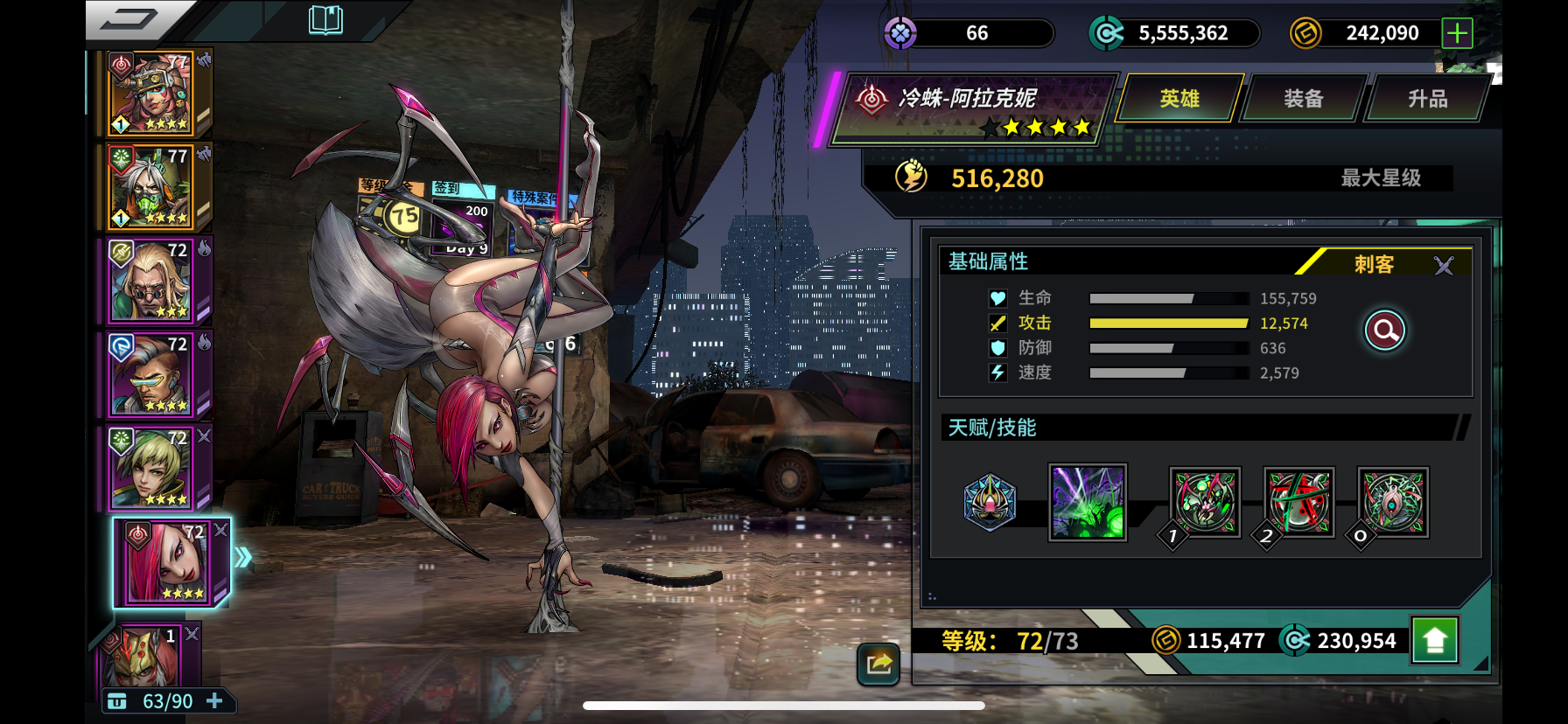Share the hero using the share icon
1568x724 pixels.
(878, 664)
